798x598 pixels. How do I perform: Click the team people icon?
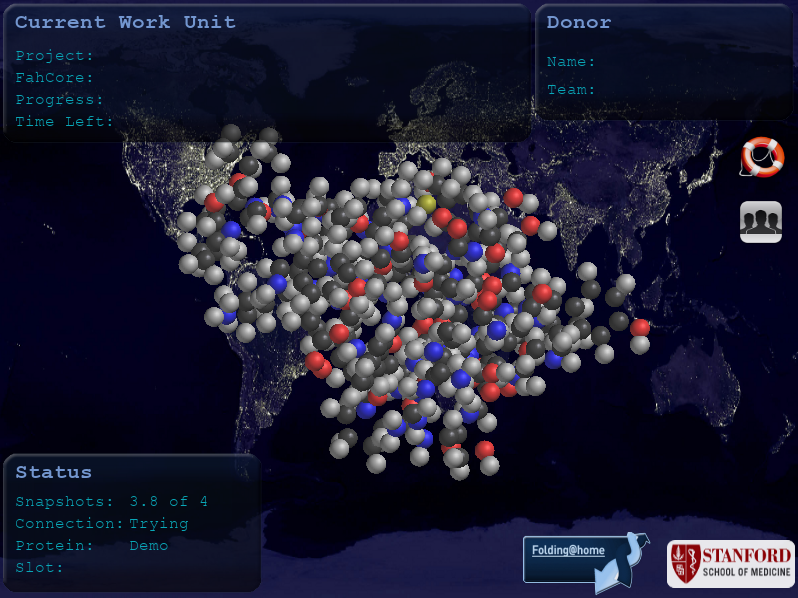coord(760,221)
